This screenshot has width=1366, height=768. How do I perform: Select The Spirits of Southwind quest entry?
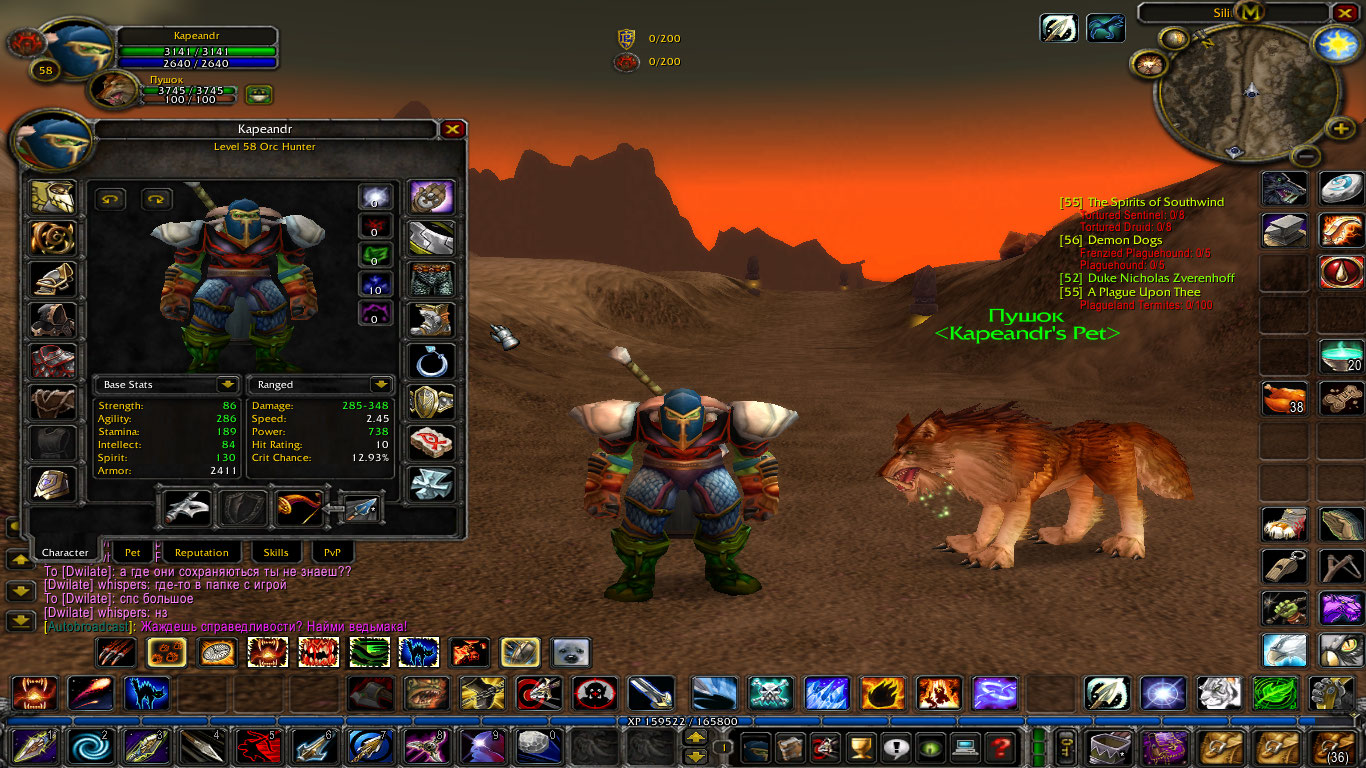point(1154,202)
